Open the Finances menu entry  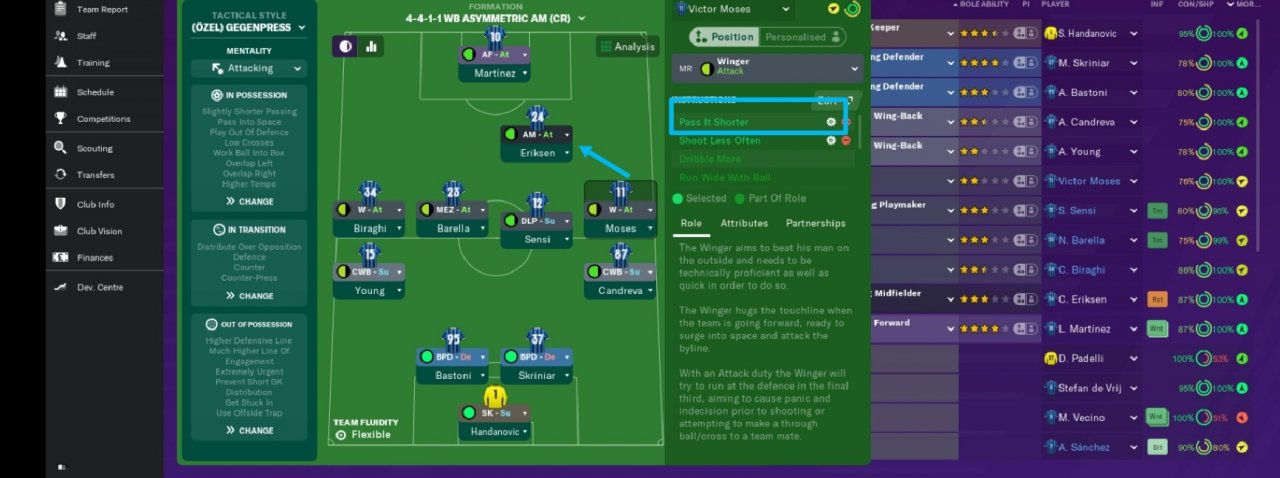tap(95, 257)
